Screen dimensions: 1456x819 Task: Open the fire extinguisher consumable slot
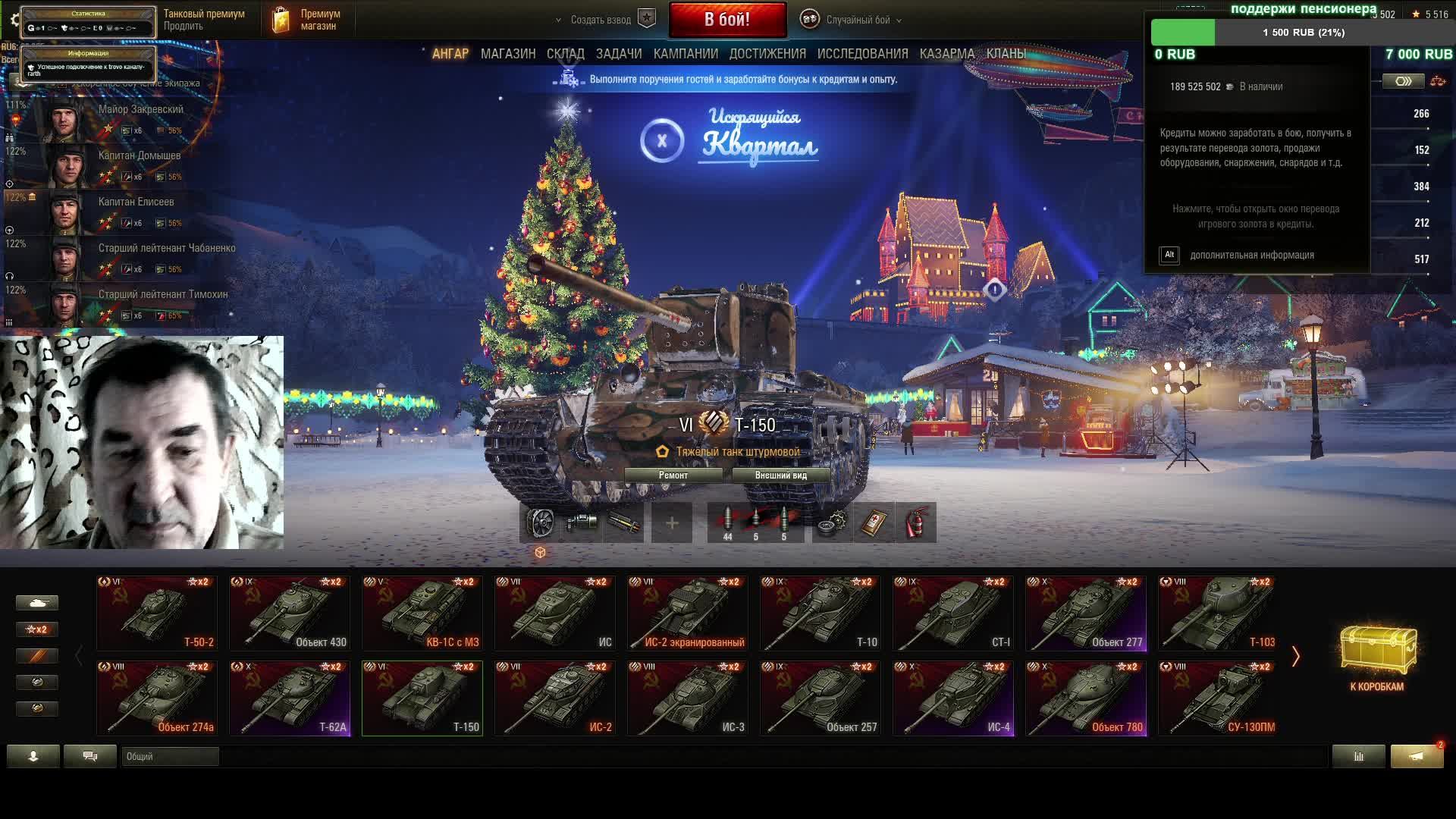(916, 522)
